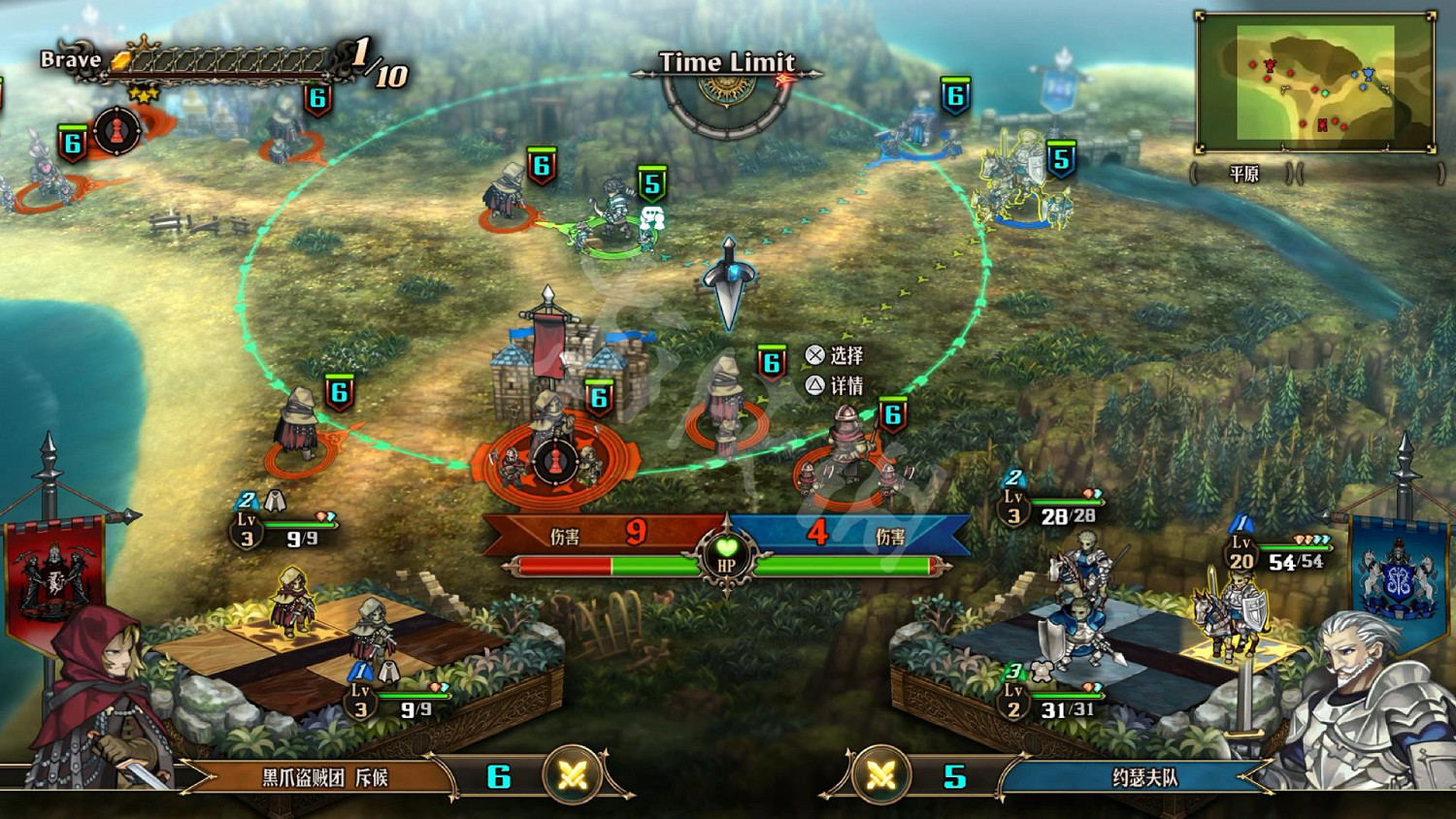Open the minimap in the corner
1456x819 pixels.
(1315, 83)
